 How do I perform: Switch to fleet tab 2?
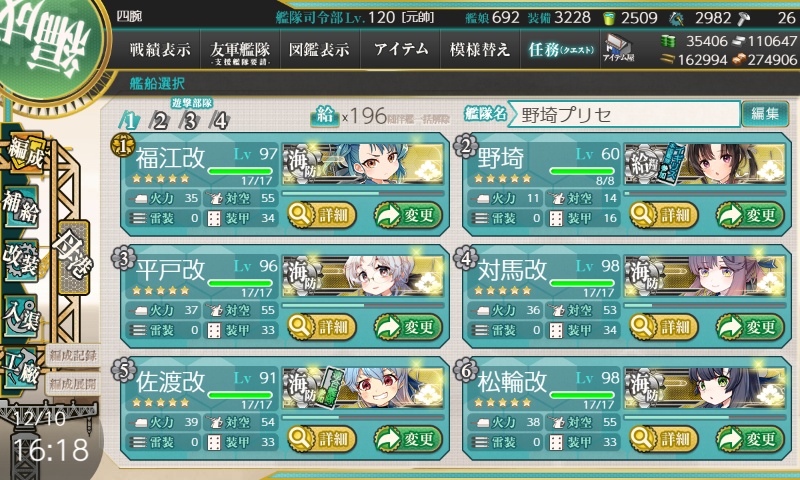tap(160, 122)
